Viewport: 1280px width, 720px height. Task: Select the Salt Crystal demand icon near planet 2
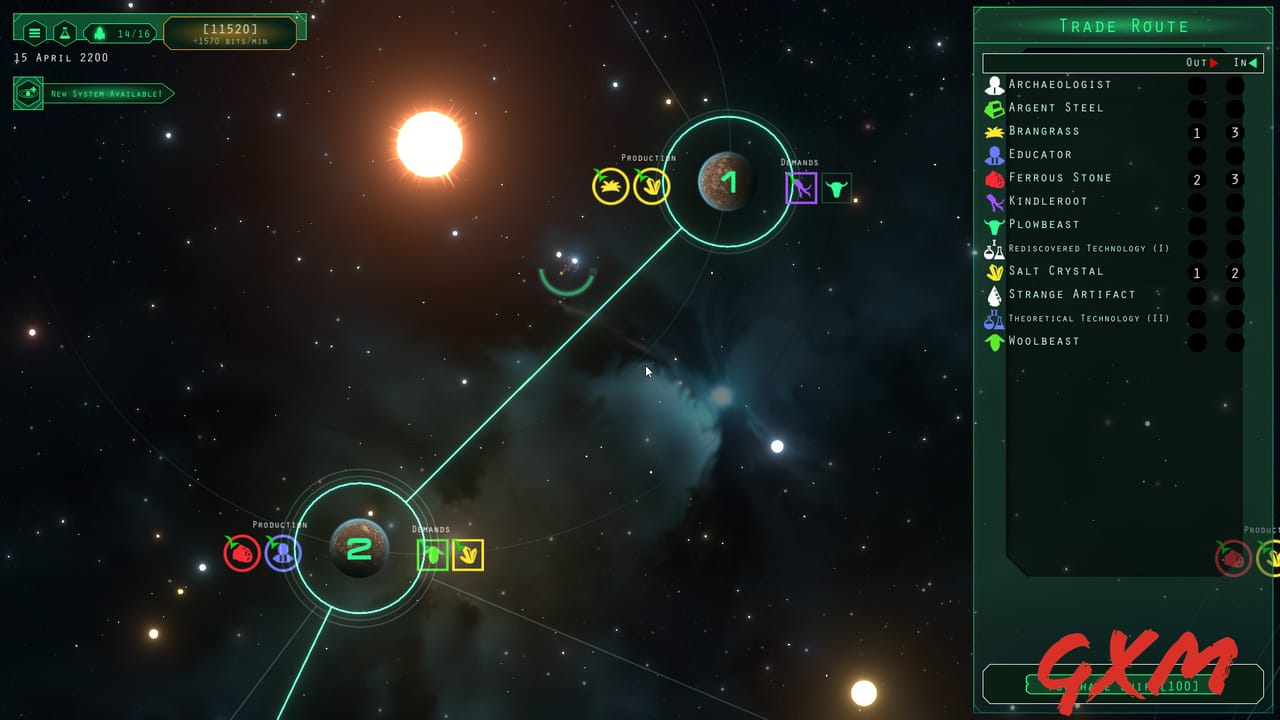click(x=470, y=553)
